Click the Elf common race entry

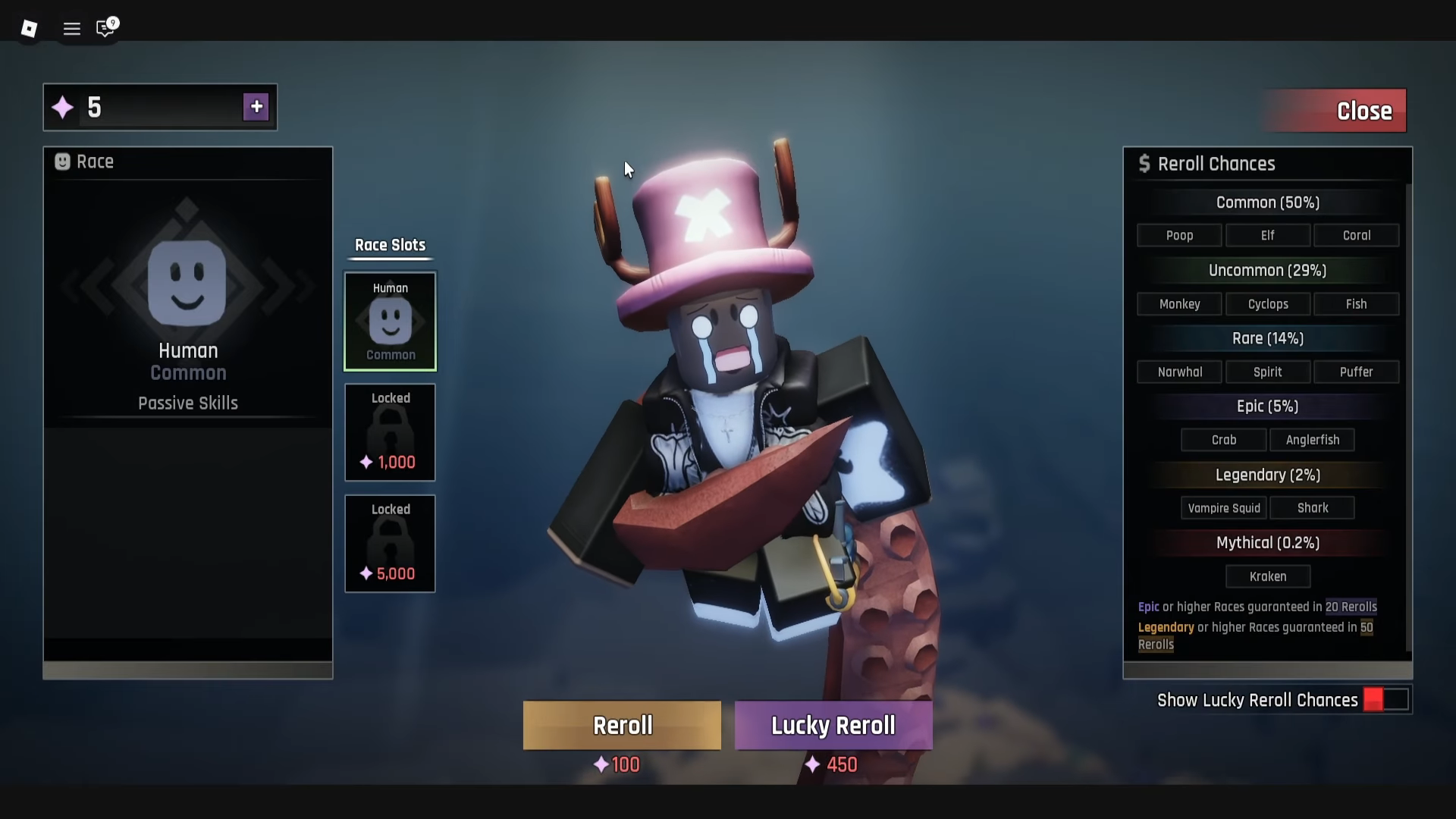pyautogui.click(x=1267, y=235)
